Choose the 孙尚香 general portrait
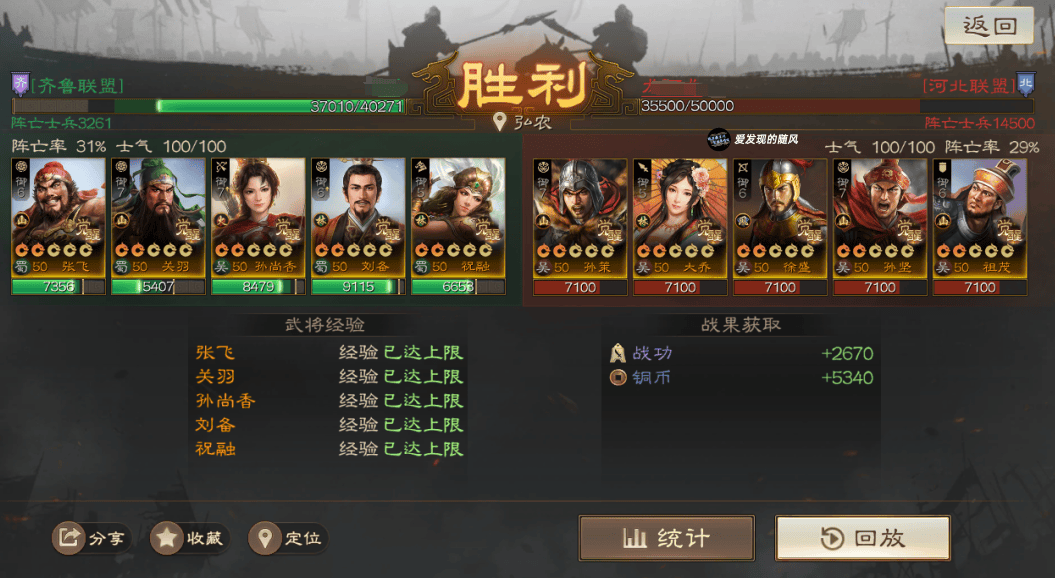The image size is (1055, 578). tap(258, 218)
